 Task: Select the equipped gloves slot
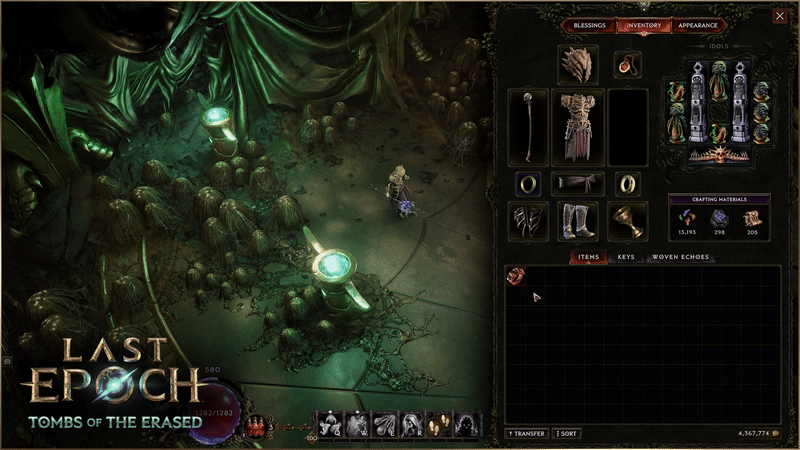click(x=528, y=220)
